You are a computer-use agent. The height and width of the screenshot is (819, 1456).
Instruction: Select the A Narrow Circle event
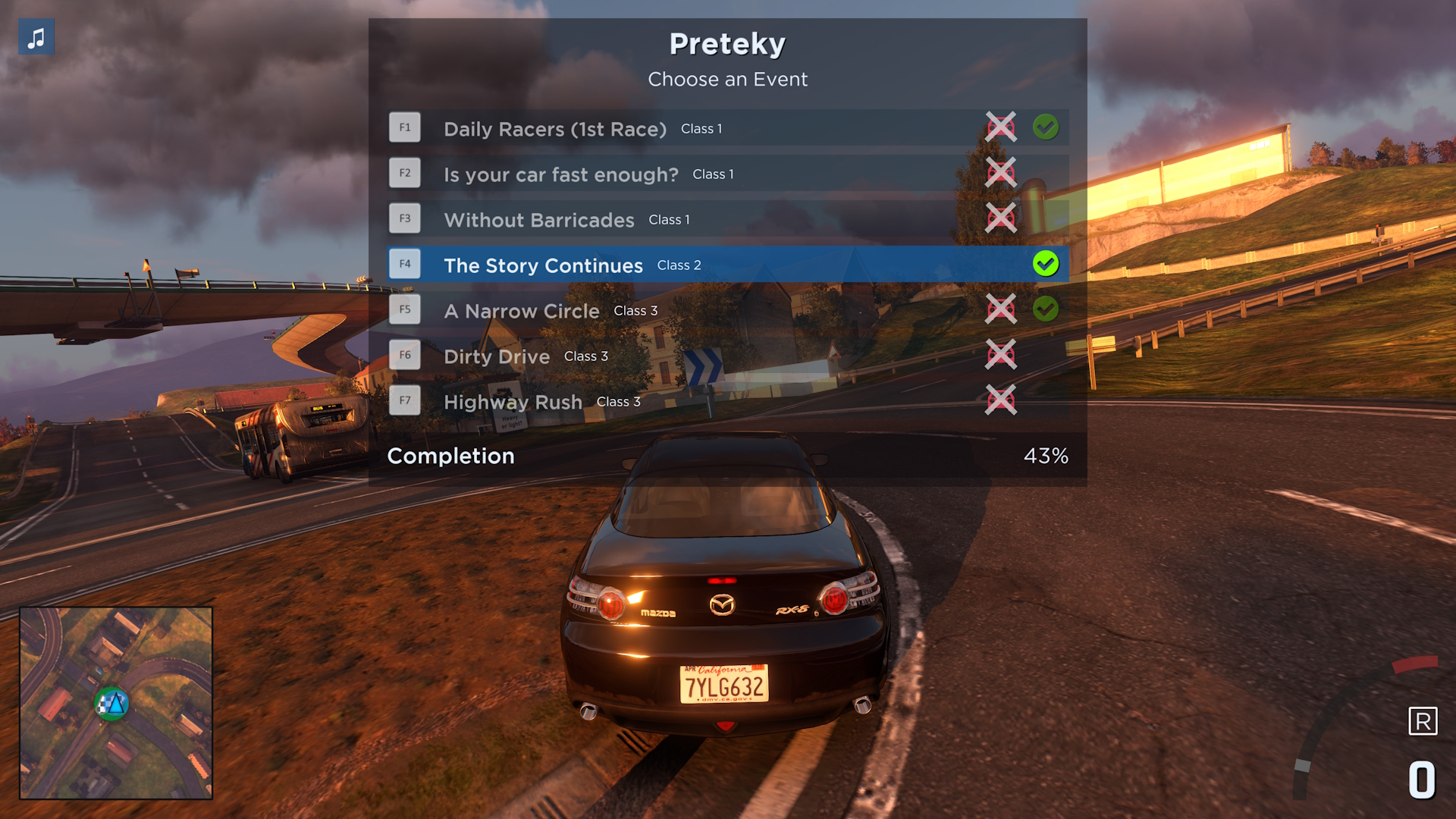point(522,311)
